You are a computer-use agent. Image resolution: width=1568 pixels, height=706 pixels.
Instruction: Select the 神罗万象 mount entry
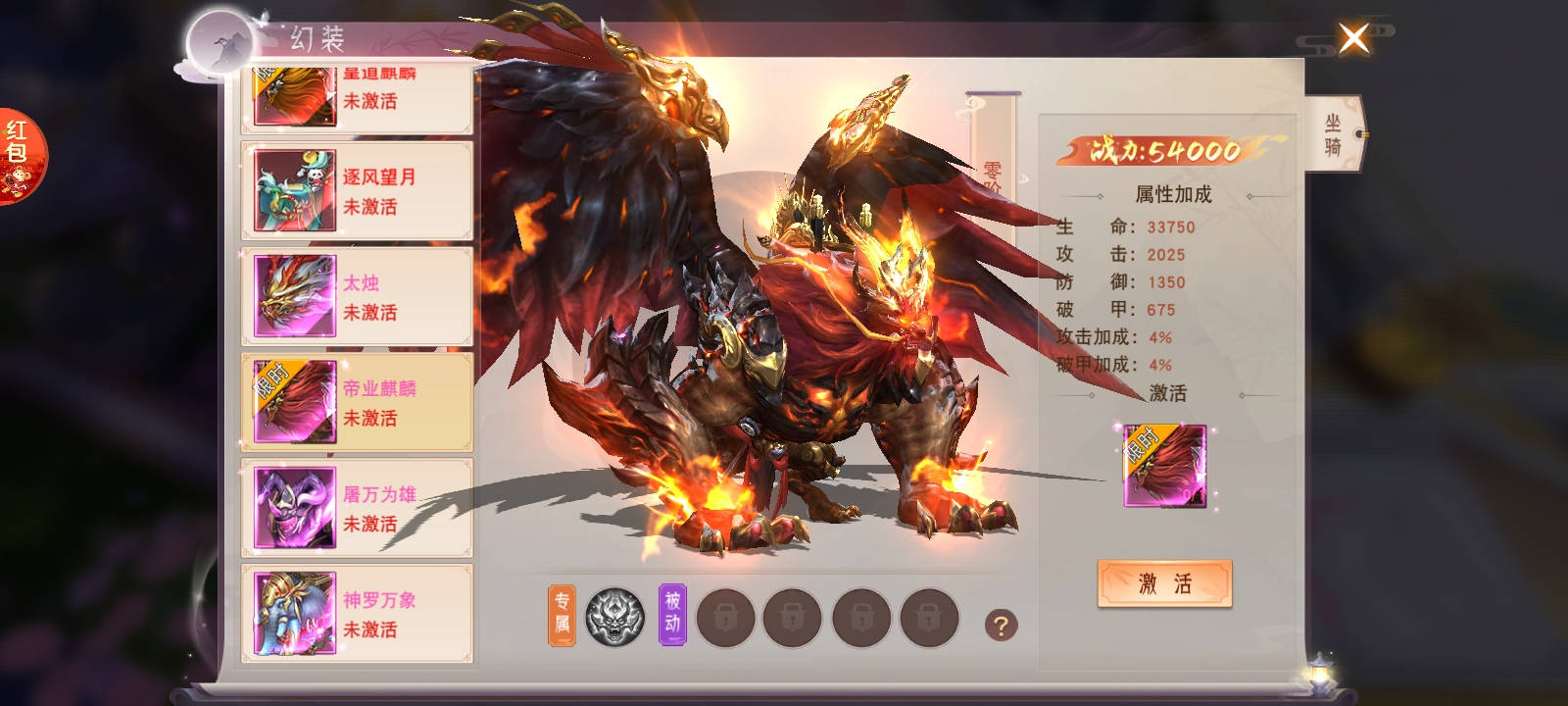coord(357,615)
